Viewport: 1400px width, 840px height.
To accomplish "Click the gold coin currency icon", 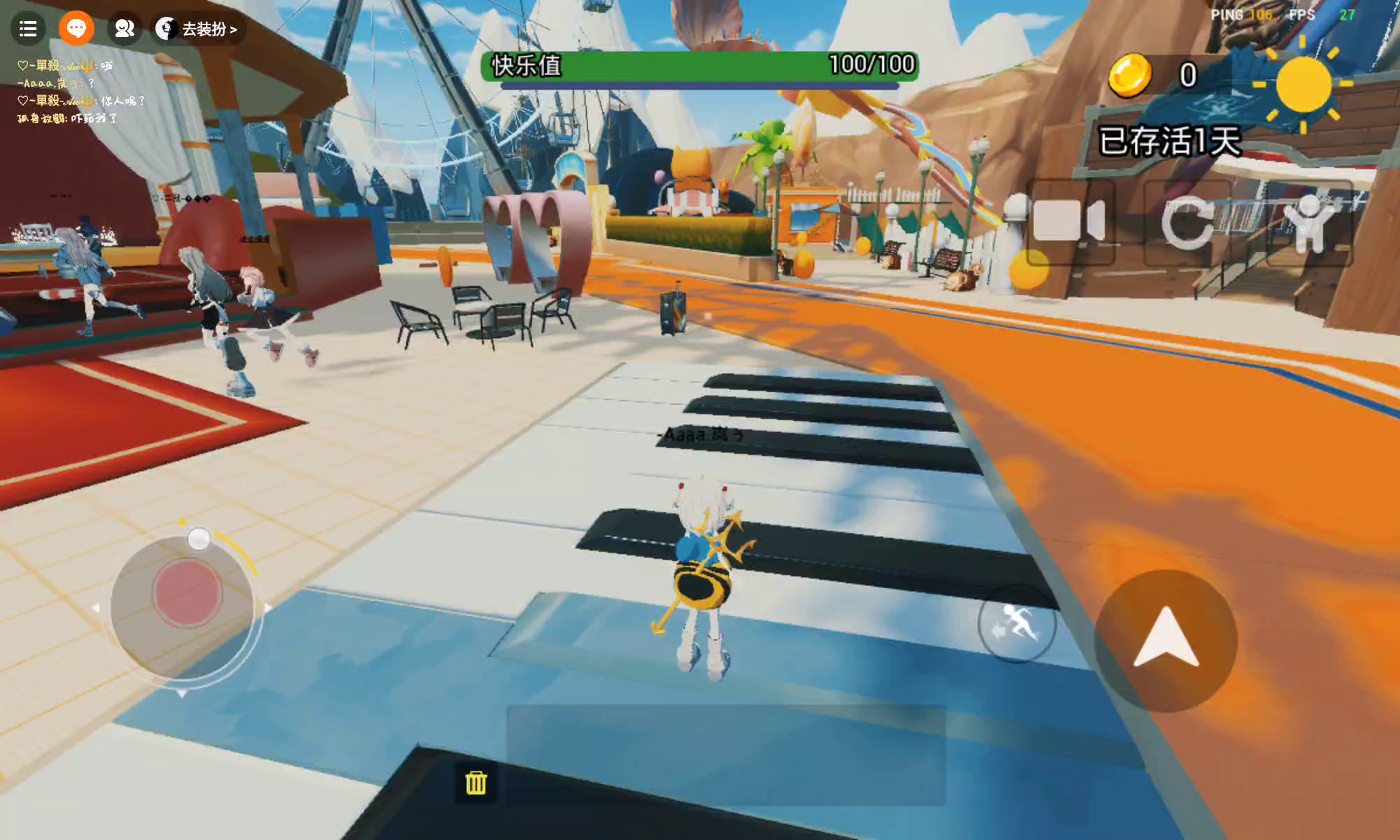I will (x=1129, y=75).
